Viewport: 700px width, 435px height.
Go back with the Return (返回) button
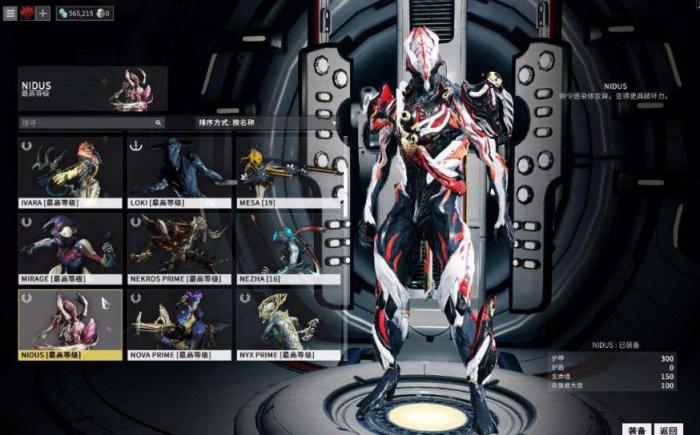click(x=669, y=428)
